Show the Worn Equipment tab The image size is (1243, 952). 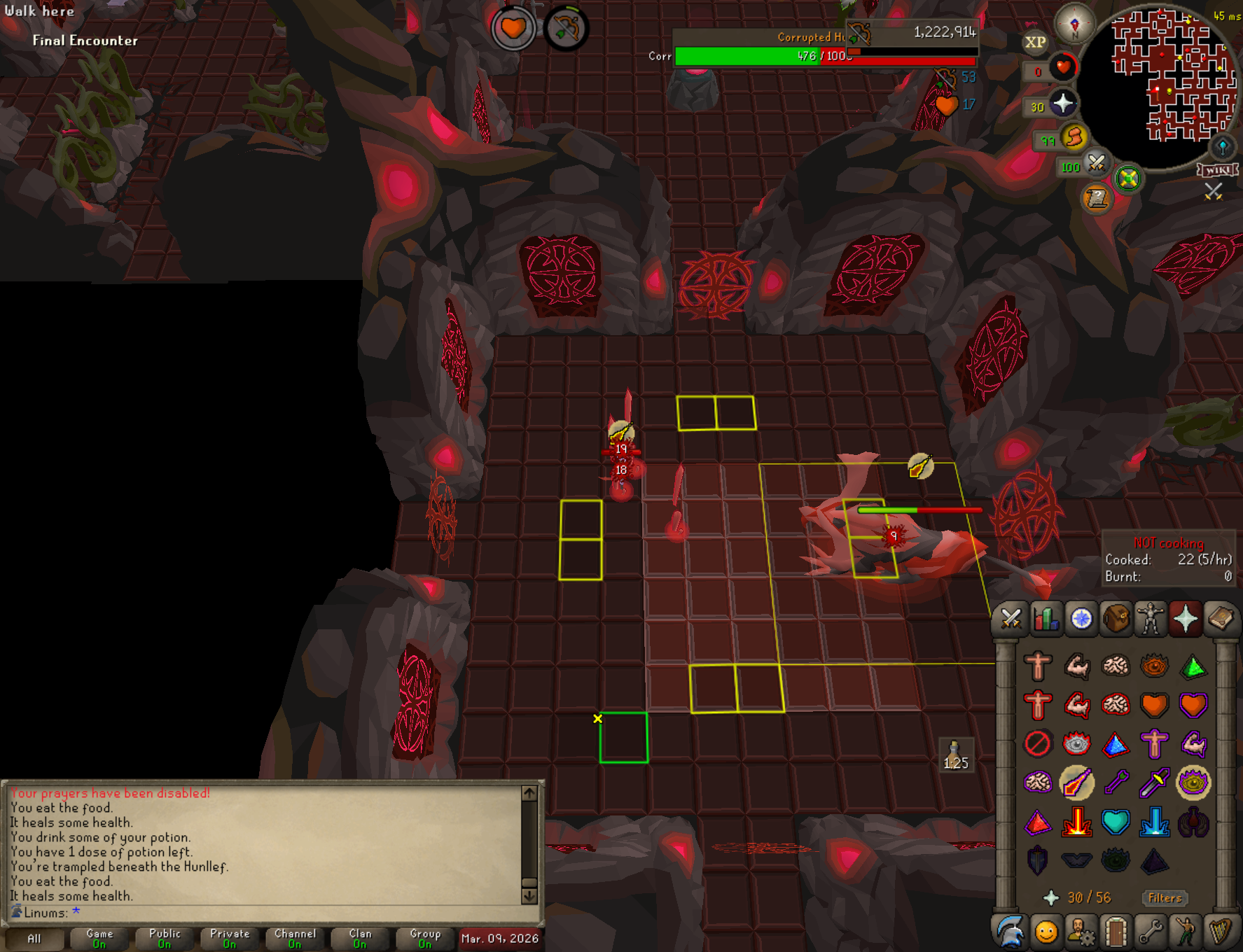click(x=1151, y=619)
